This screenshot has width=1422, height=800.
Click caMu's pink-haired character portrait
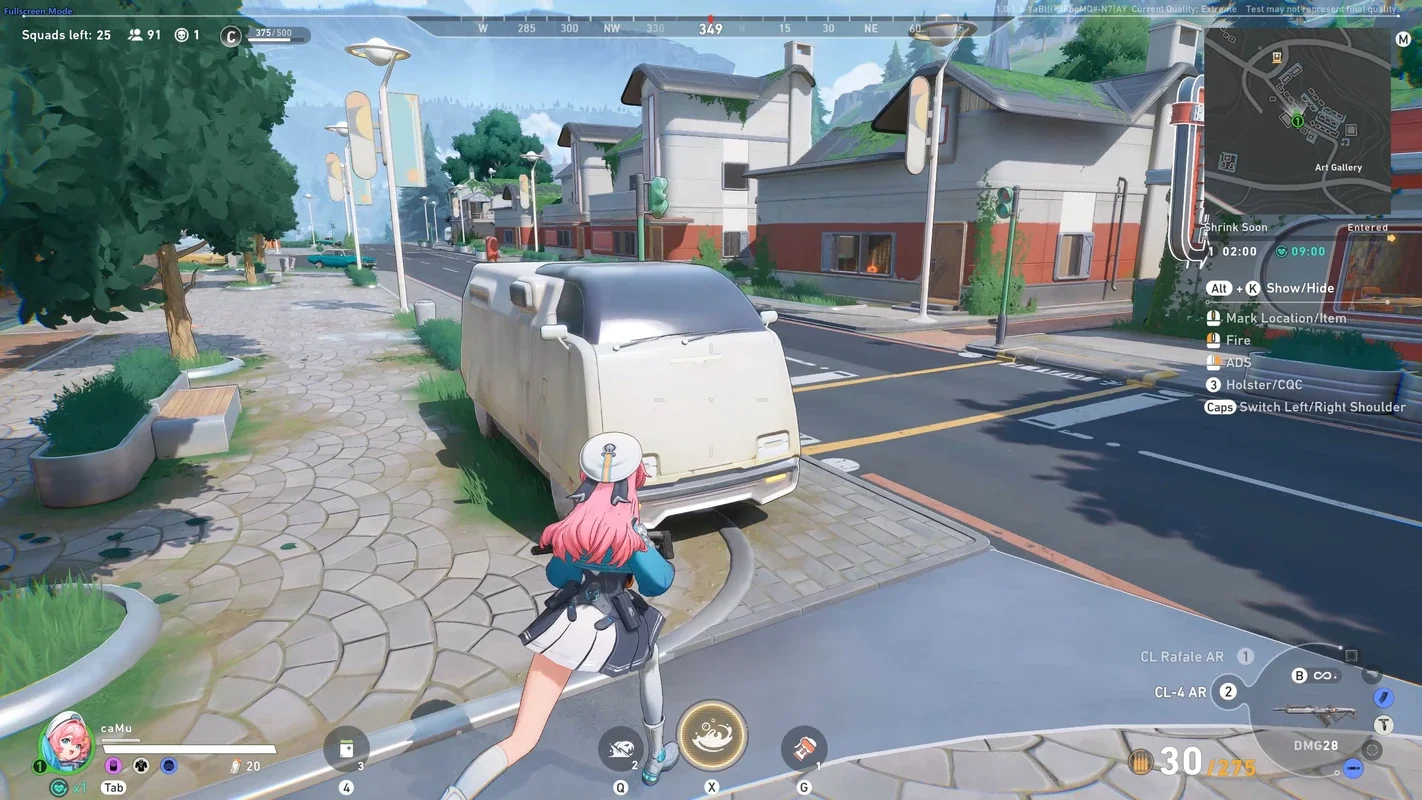pos(66,741)
